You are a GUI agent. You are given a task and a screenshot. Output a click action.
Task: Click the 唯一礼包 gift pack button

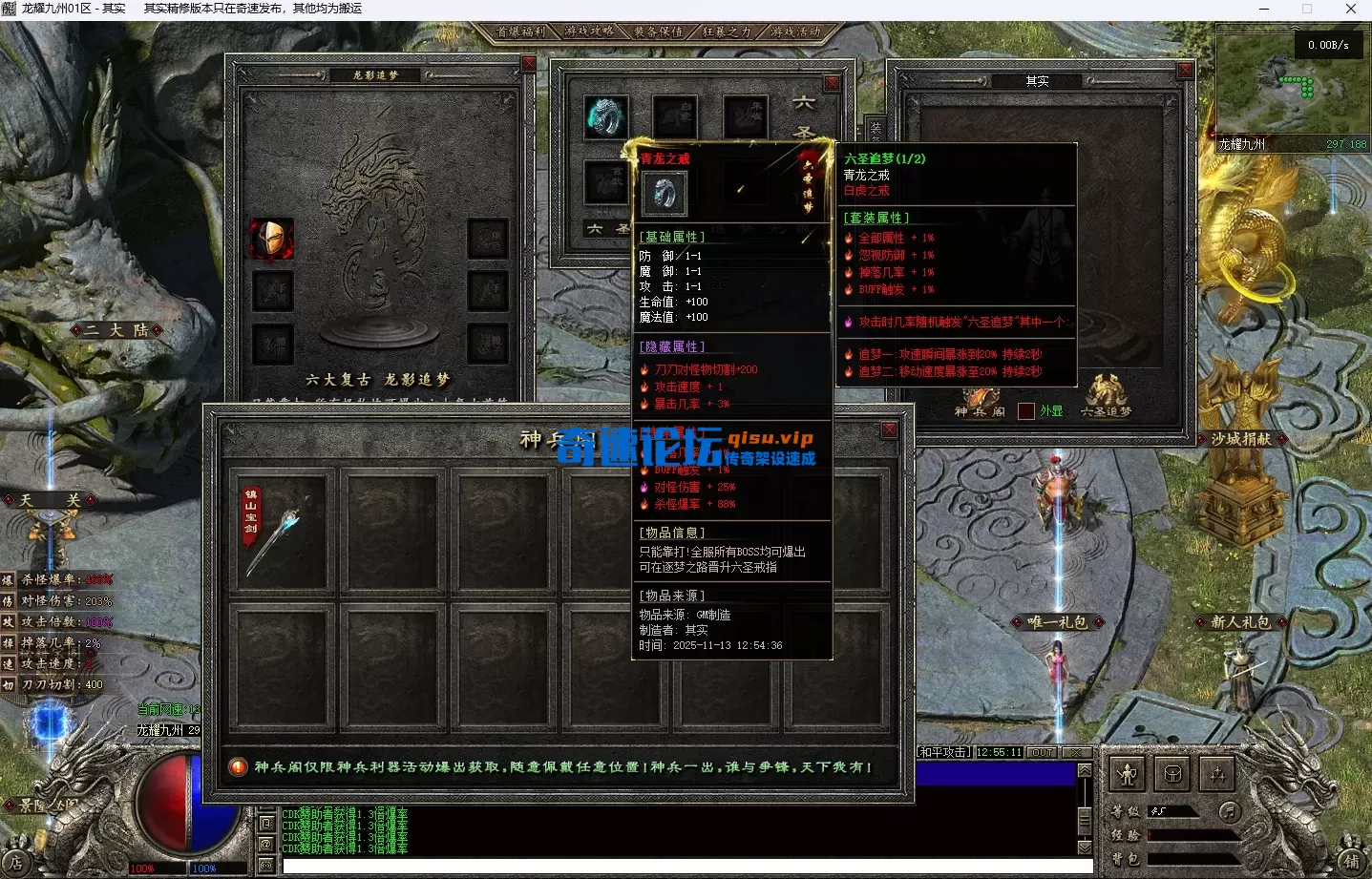(1061, 621)
